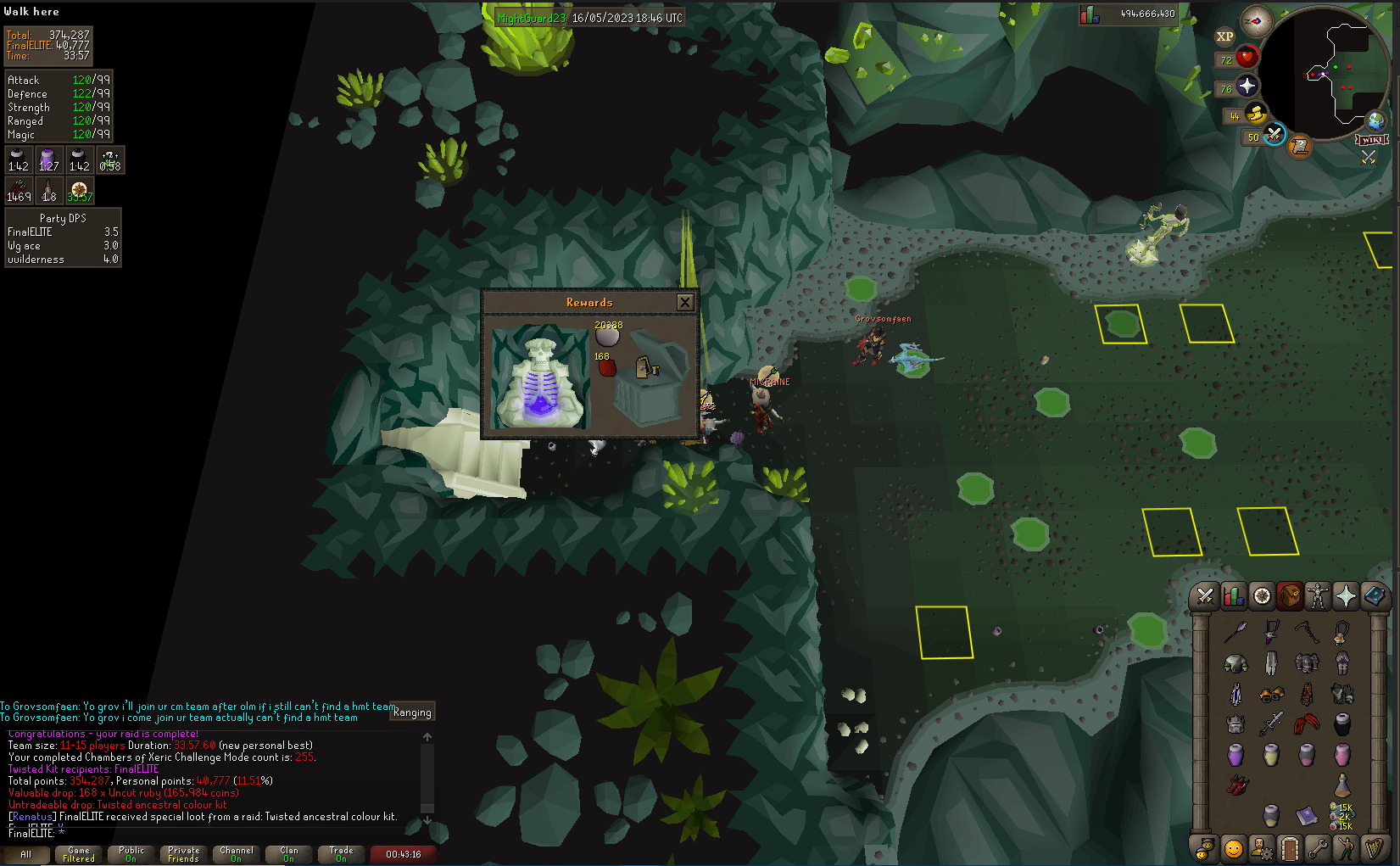This screenshot has width=1400, height=866.
Task: Switch chat to the Clan filter
Action: coord(288,854)
